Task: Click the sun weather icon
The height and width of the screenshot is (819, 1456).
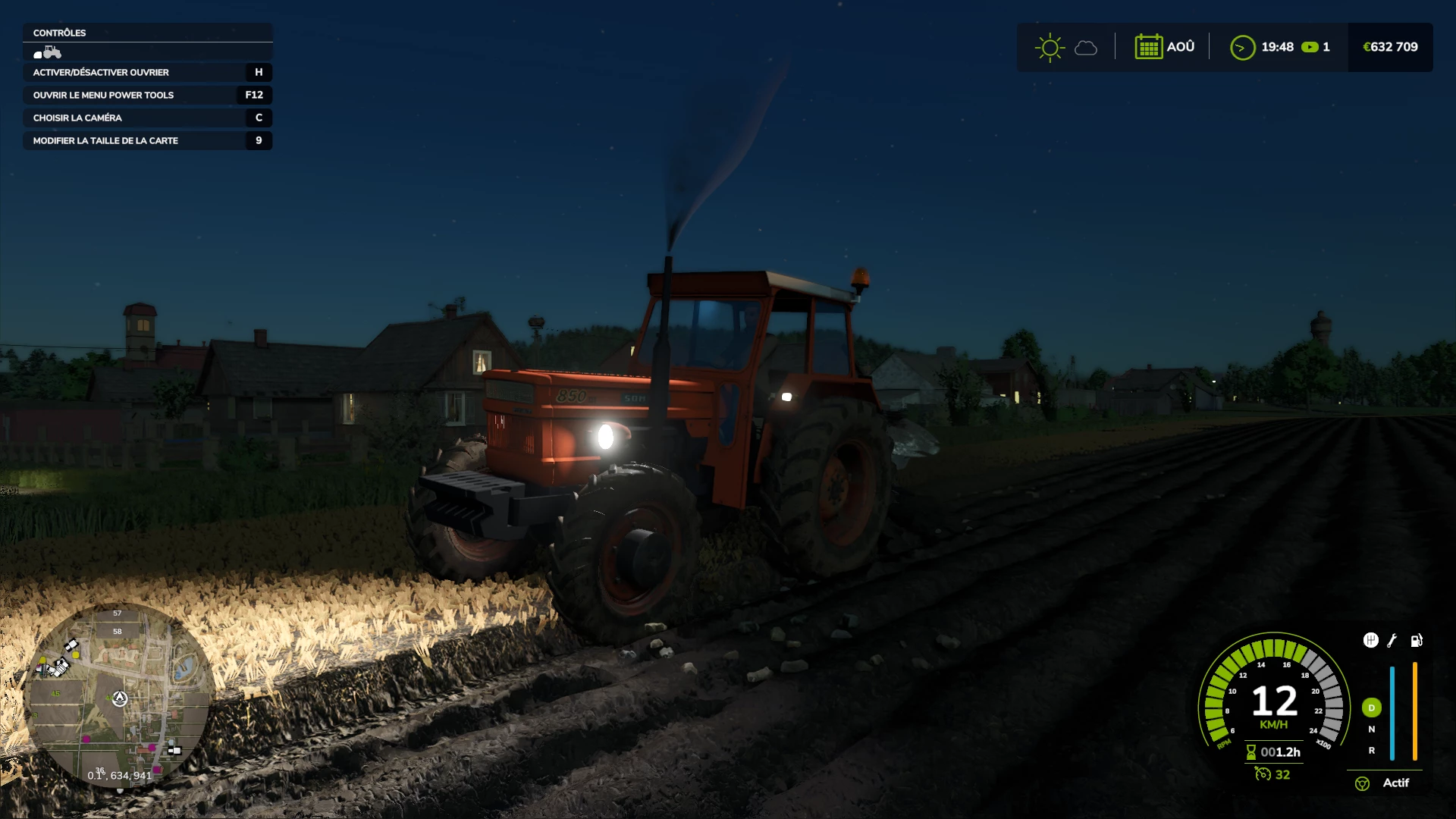Action: (x=1050, y=47)
